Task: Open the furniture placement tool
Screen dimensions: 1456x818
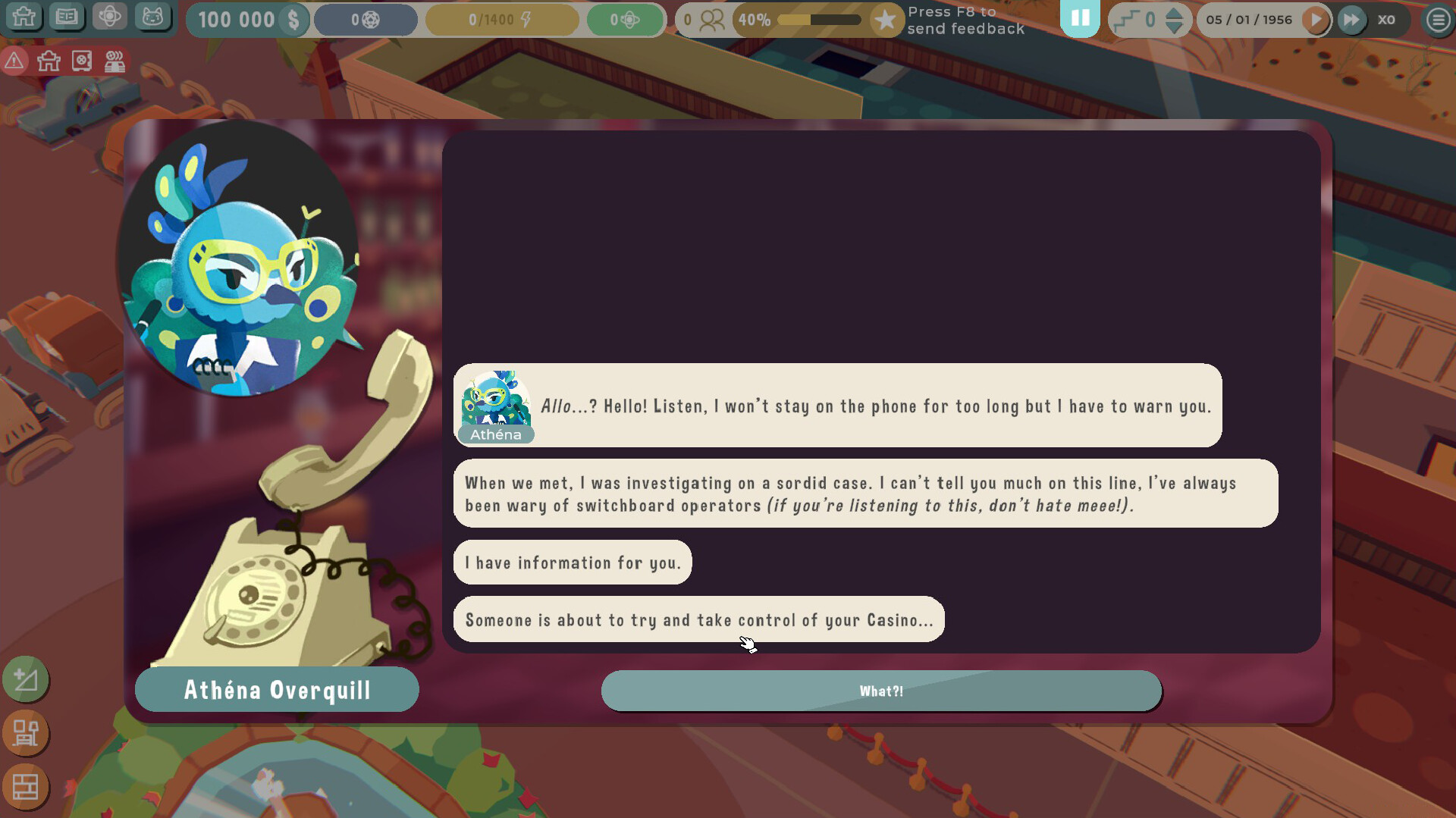Action: click(26, 734)
